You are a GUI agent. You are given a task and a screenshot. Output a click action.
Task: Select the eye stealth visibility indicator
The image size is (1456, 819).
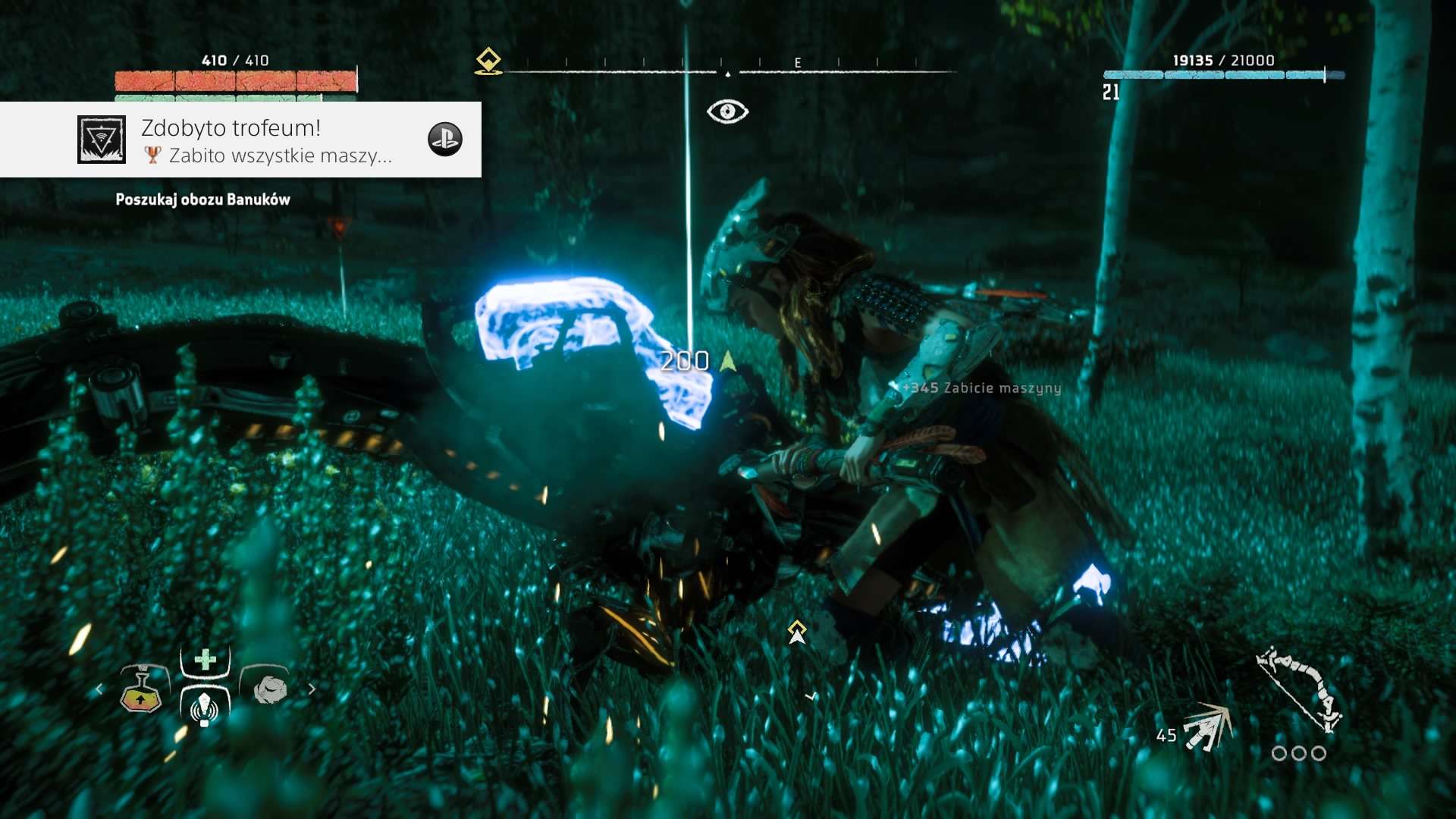[727, 111]
